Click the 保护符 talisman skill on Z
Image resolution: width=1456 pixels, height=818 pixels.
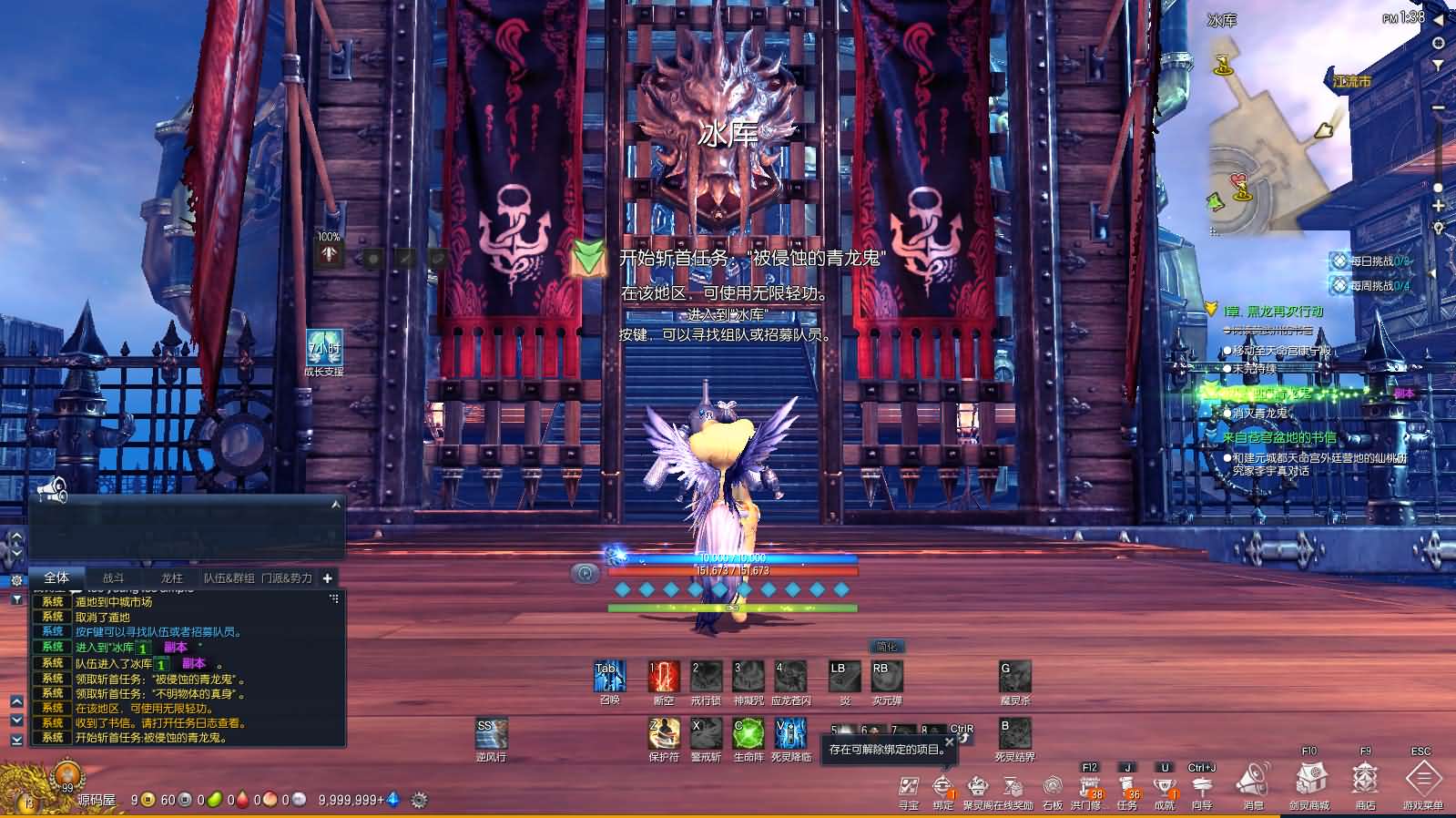click(662, 734)
